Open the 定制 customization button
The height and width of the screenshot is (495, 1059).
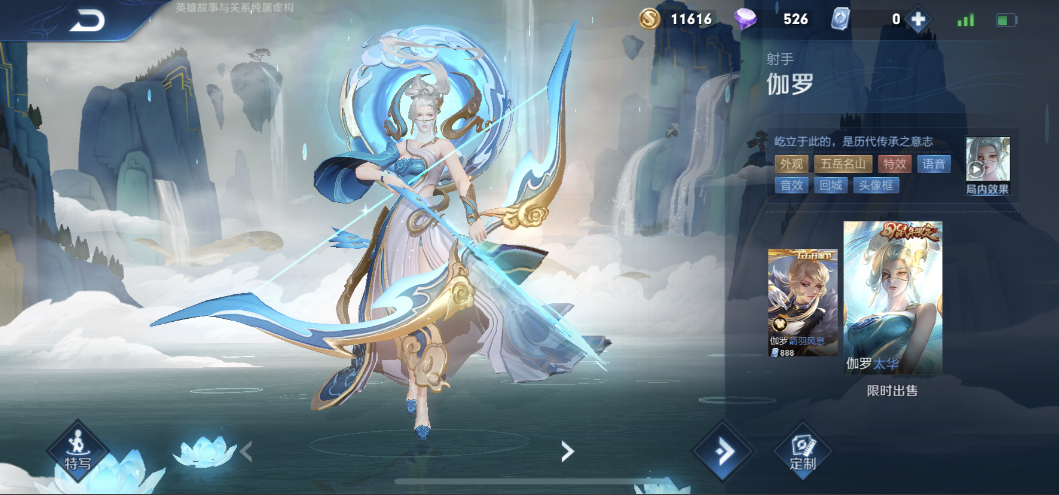point(802,451)
